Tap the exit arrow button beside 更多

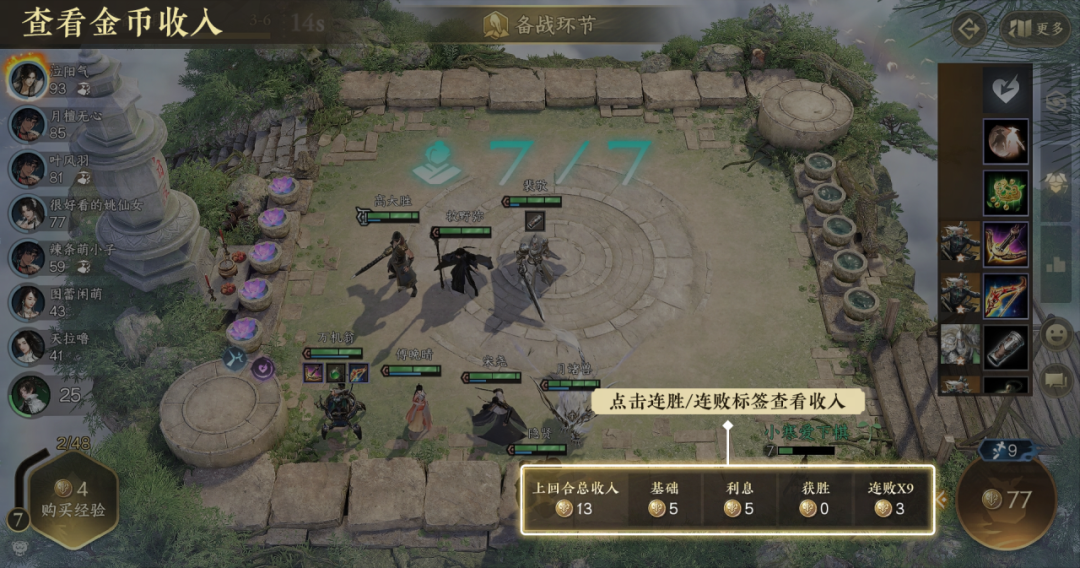(968, 28)
